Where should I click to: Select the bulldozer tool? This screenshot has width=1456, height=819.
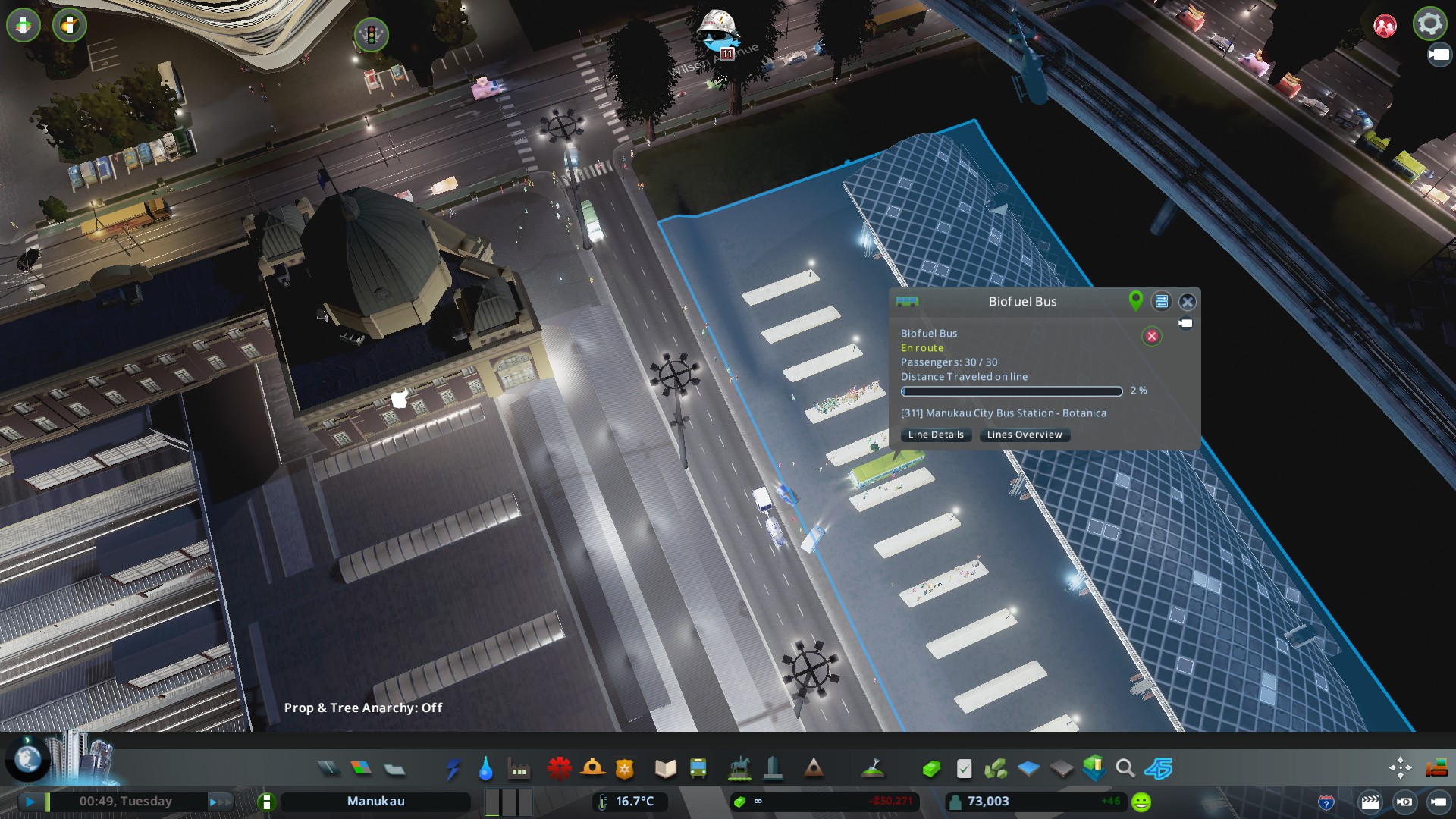click(1436, 768)
